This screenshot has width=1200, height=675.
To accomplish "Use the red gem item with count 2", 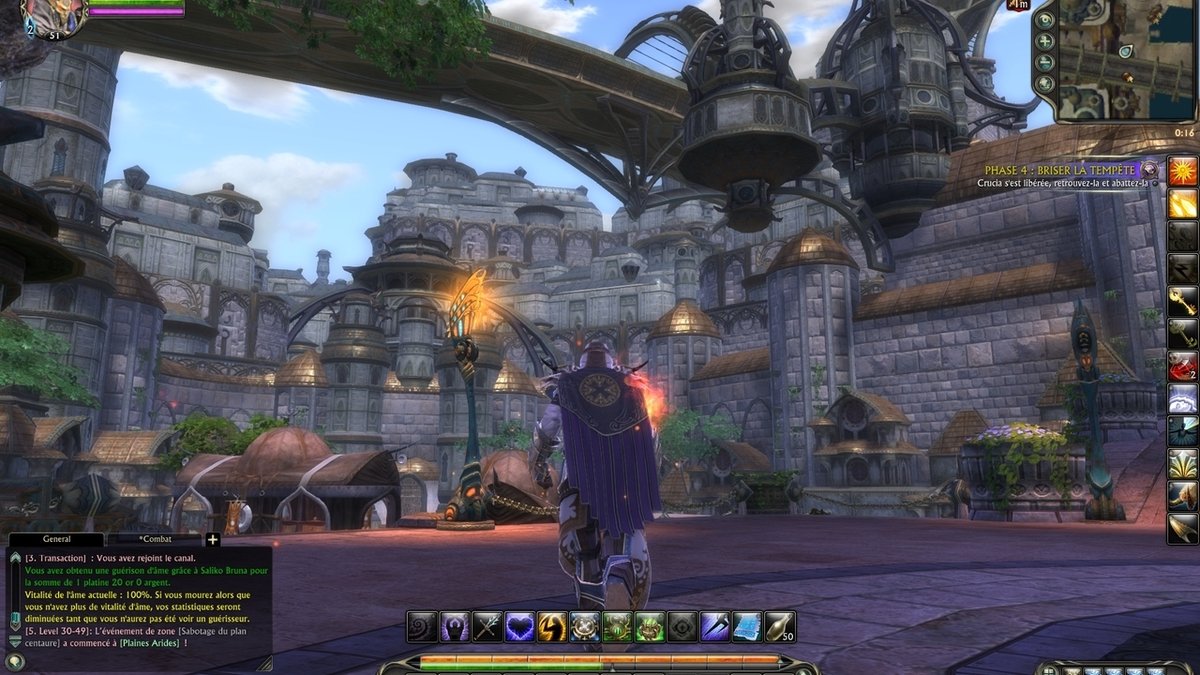I will point(1183,365).
